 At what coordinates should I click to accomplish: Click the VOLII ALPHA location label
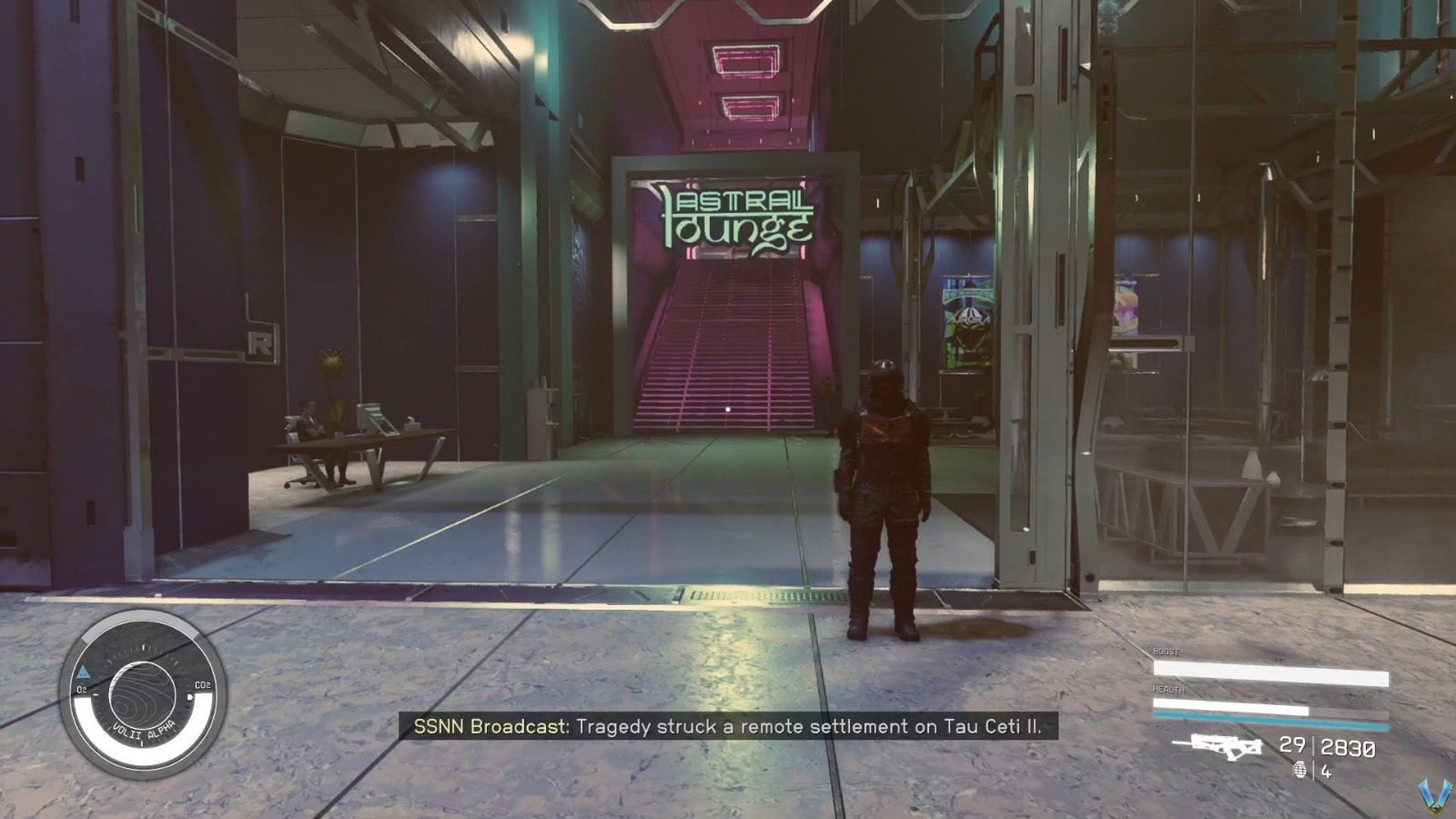[144, 731]
